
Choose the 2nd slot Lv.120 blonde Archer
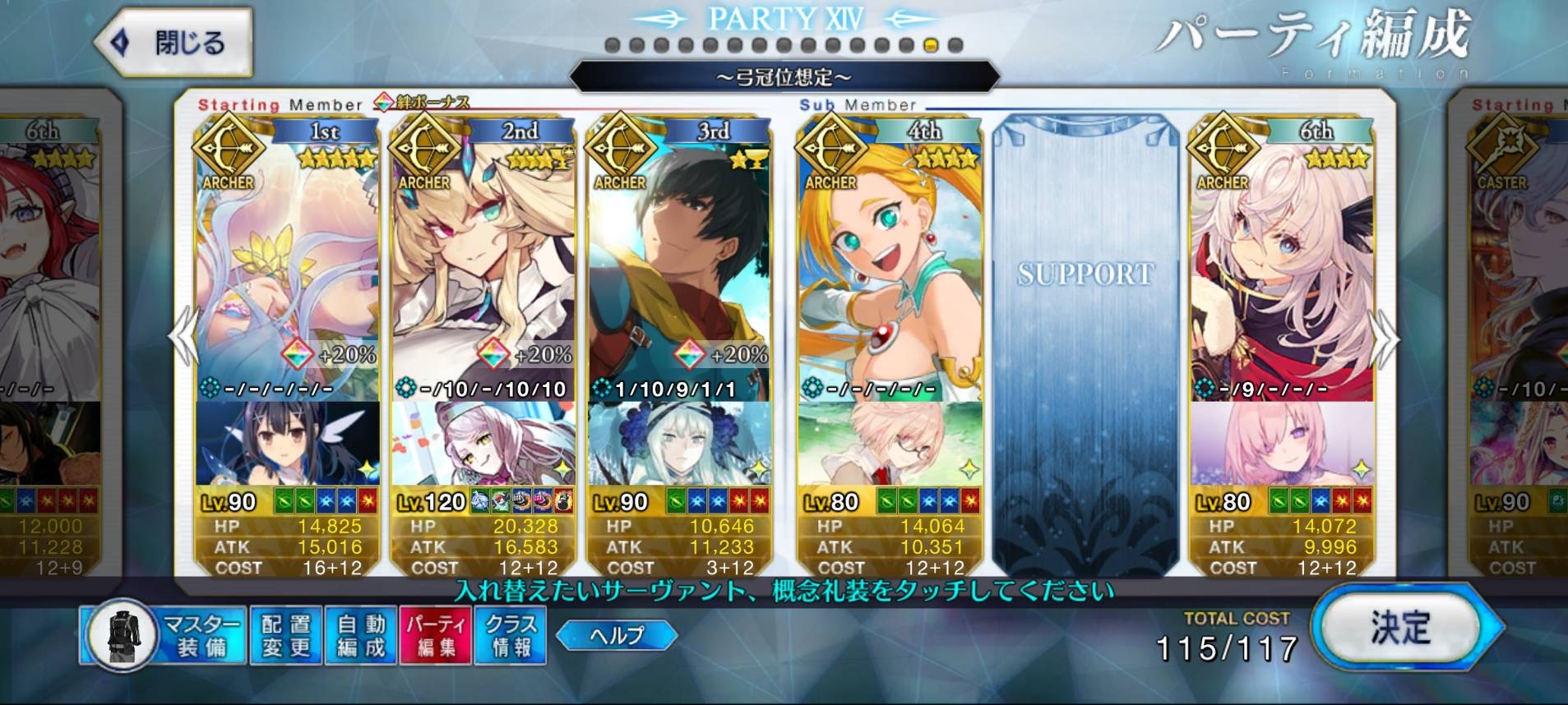[x=483, y=263]
